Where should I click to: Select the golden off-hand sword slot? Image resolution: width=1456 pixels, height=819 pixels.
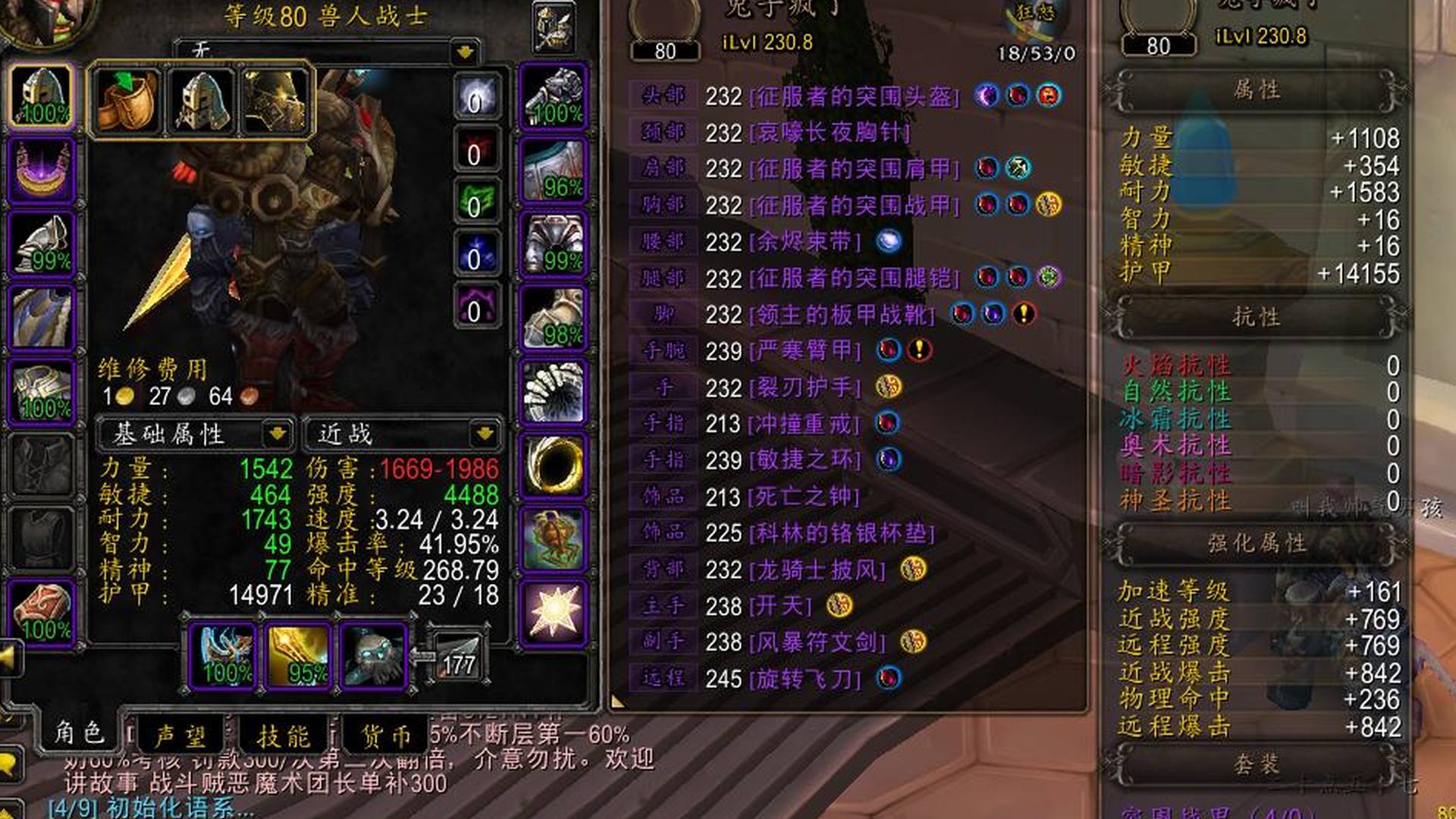299,655
